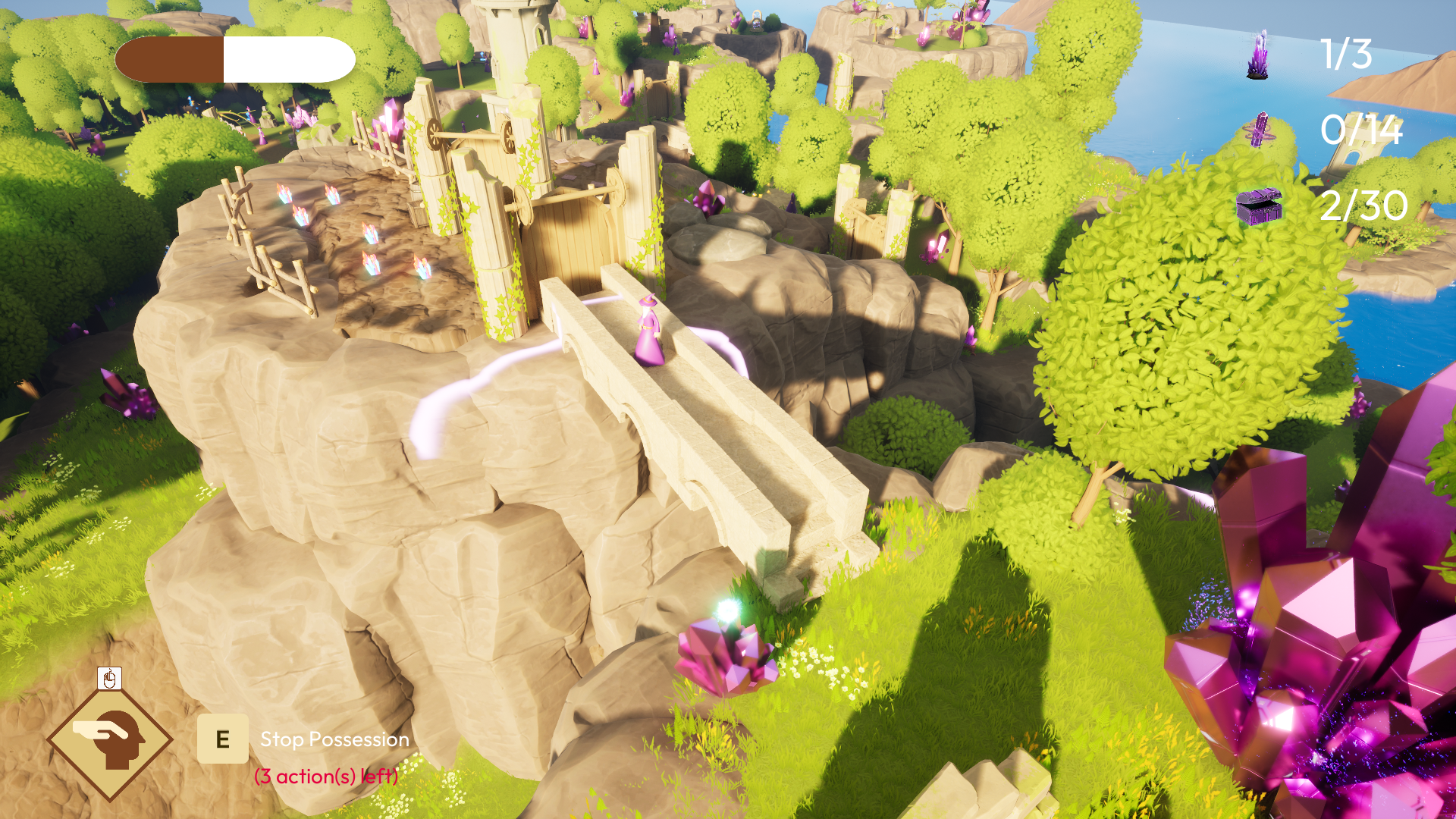Activate the possession ability diamond icon

pyautogui.click(x=110, y=739)
